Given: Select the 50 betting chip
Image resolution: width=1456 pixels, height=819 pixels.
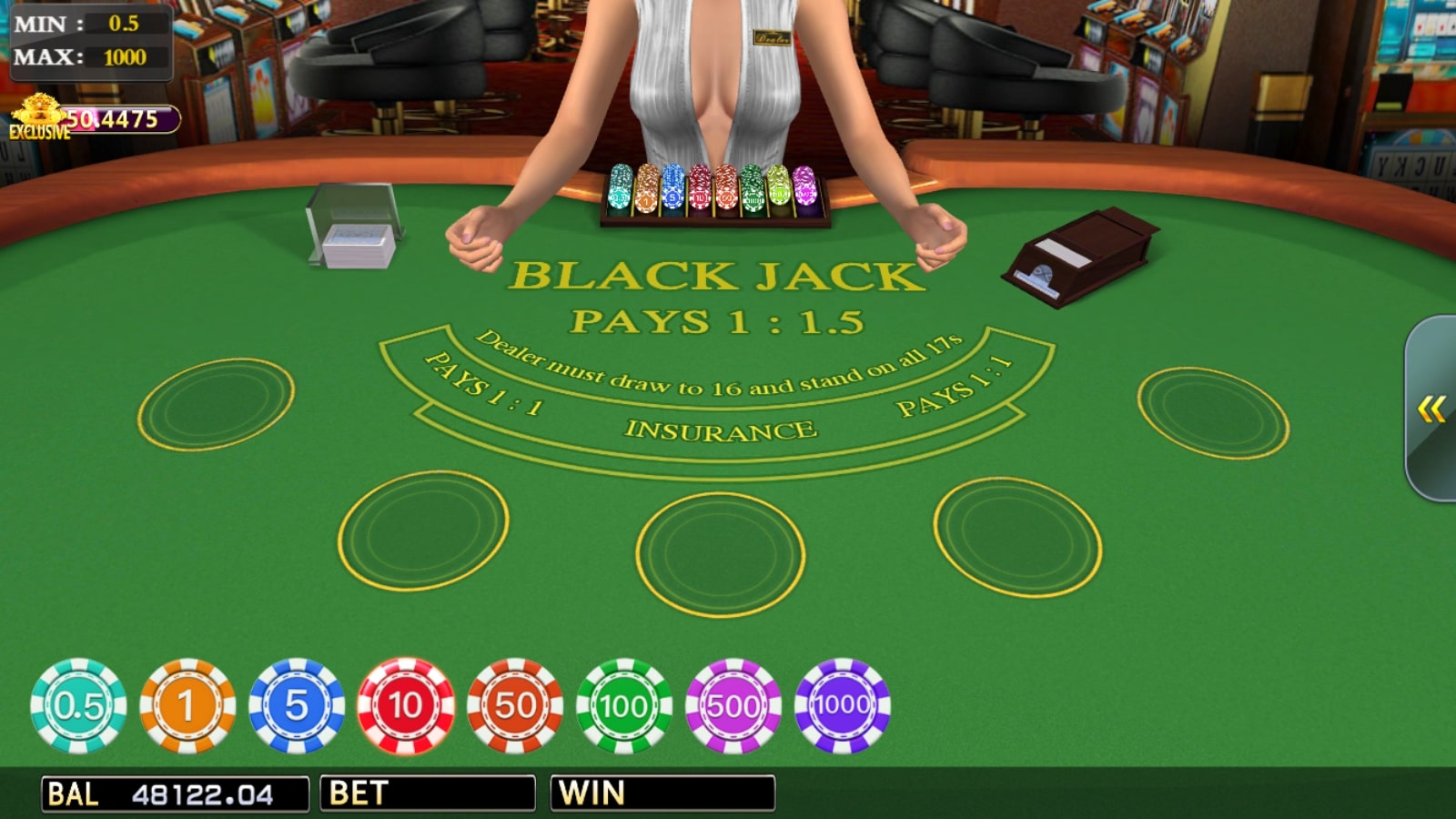Looking at the screenshot, I should tap(514, 705).
